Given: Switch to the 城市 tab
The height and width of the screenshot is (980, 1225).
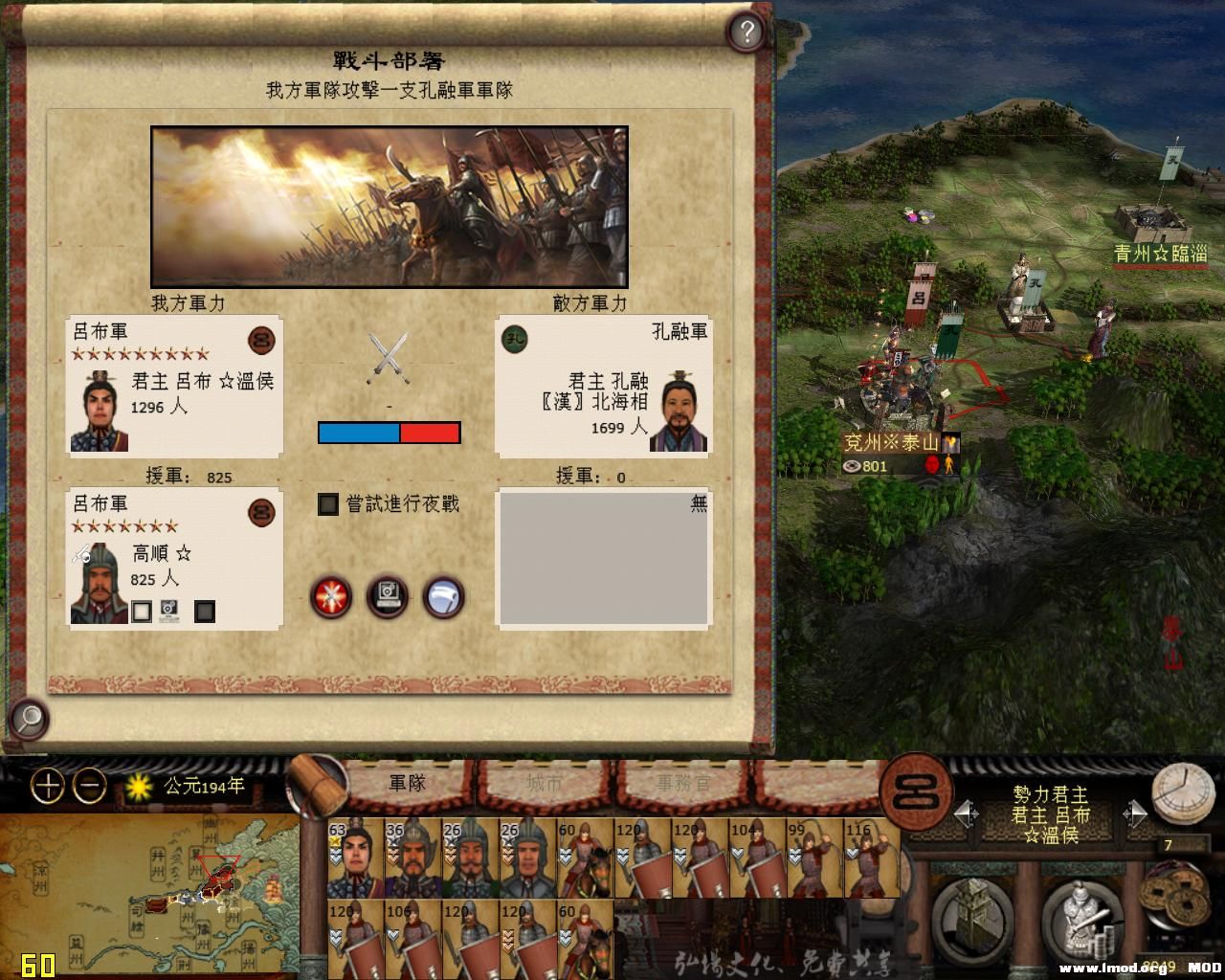Looking at the screenshot, I should [x=546, y=783].
